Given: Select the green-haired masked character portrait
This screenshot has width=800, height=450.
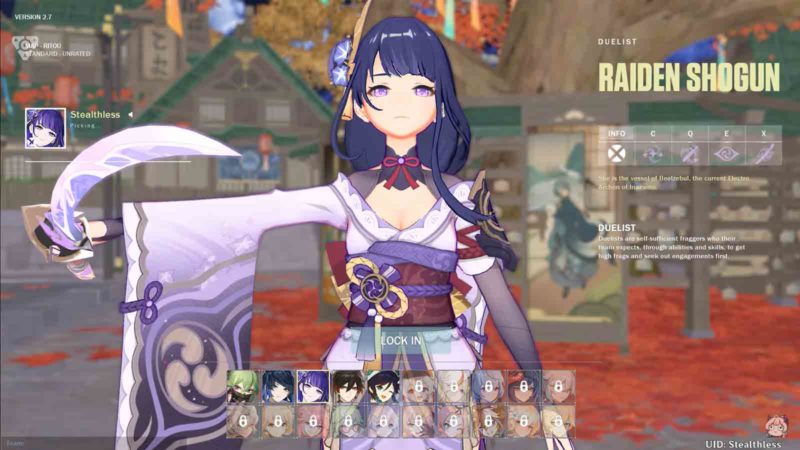Looking at the screenshot, I should (x=242, y=387).
